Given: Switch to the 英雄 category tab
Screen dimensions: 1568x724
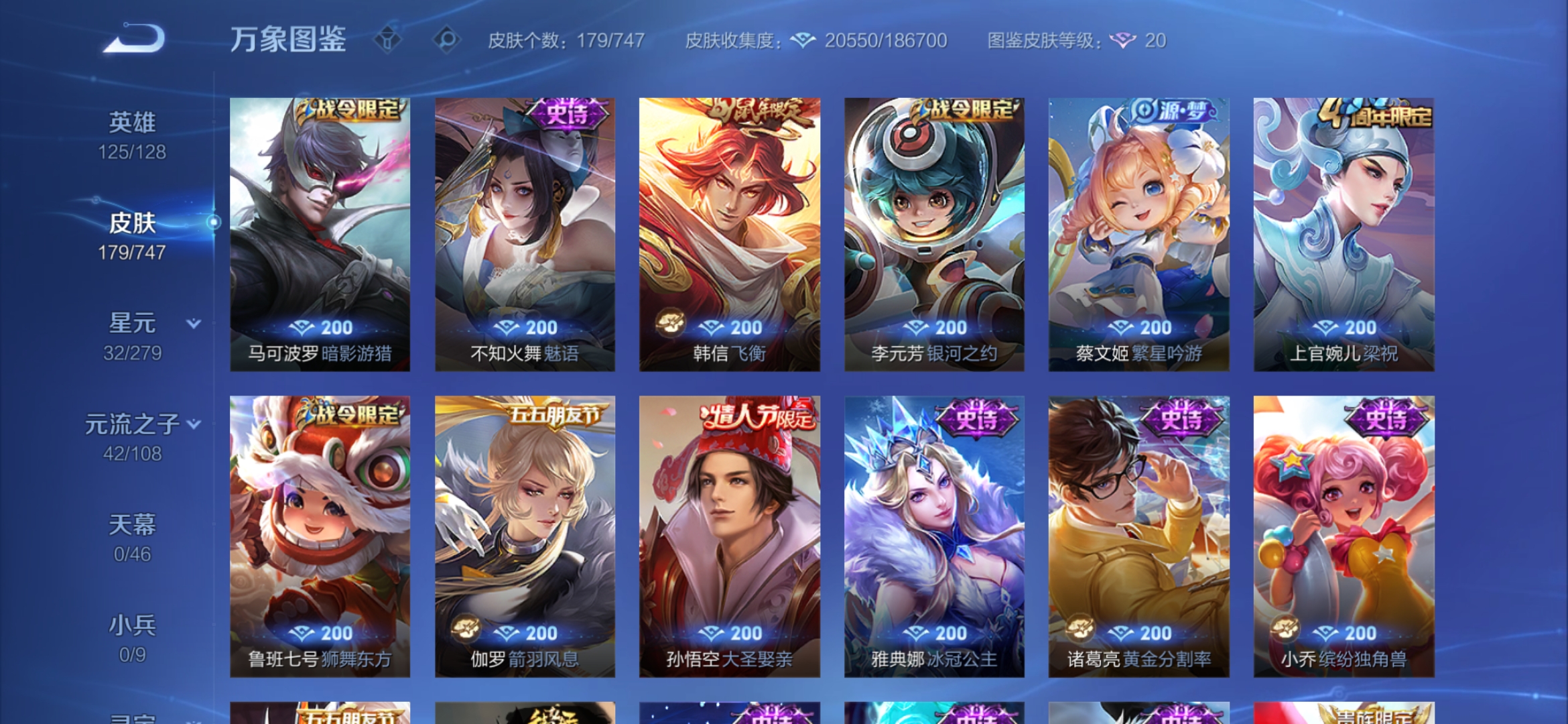Looking at the screenshot, I should [x=132, y=122].
